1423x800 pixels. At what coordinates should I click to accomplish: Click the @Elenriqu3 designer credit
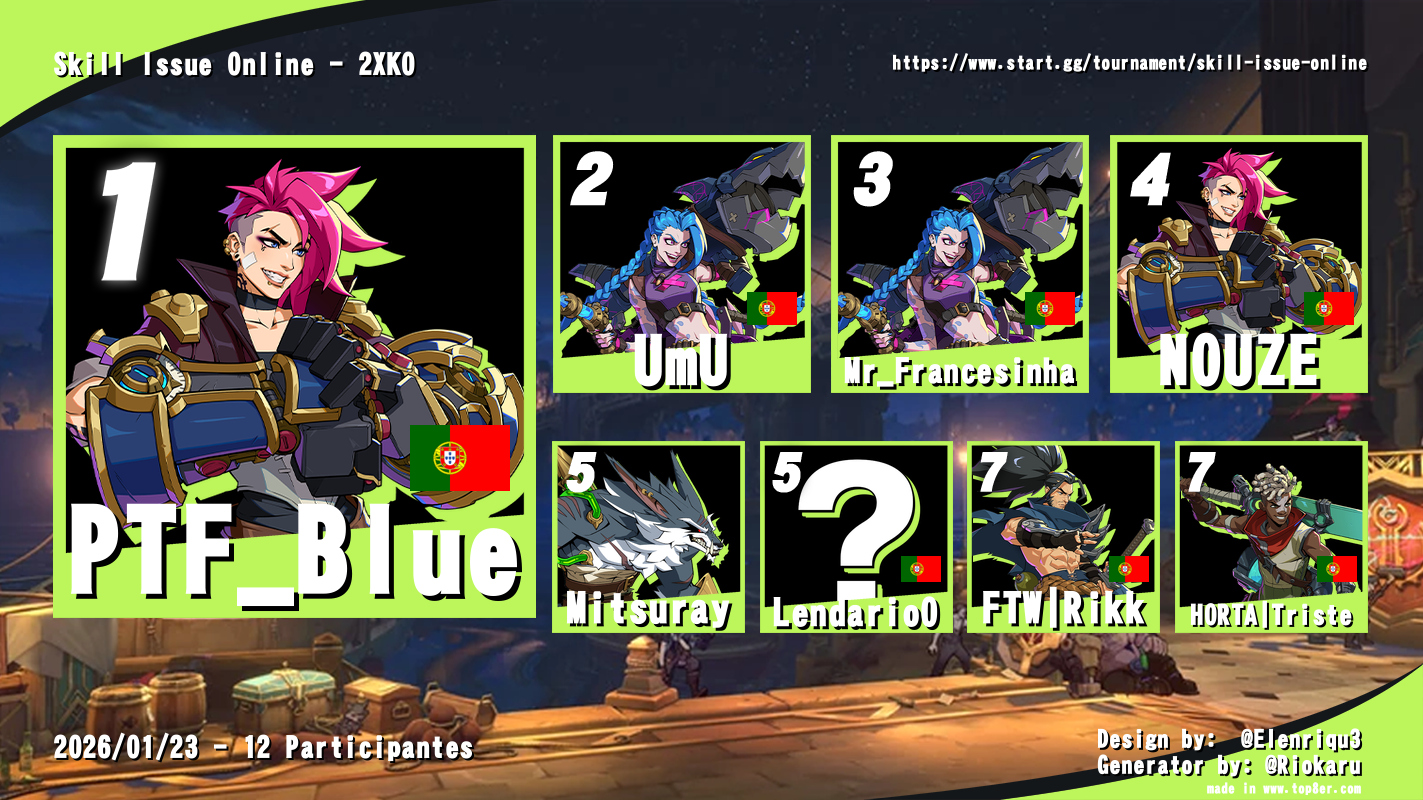tap(1300, 740)
